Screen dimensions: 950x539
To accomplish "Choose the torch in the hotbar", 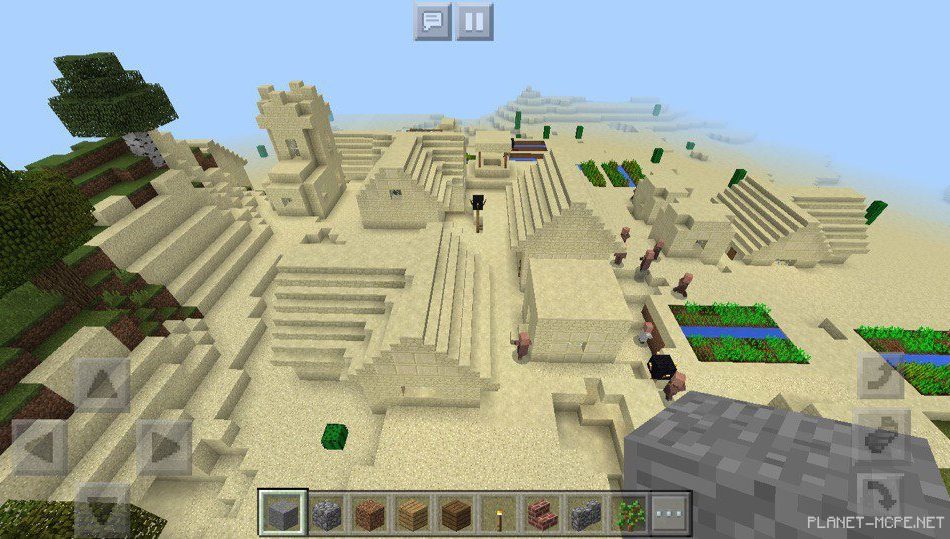I will tap(496, 515).
